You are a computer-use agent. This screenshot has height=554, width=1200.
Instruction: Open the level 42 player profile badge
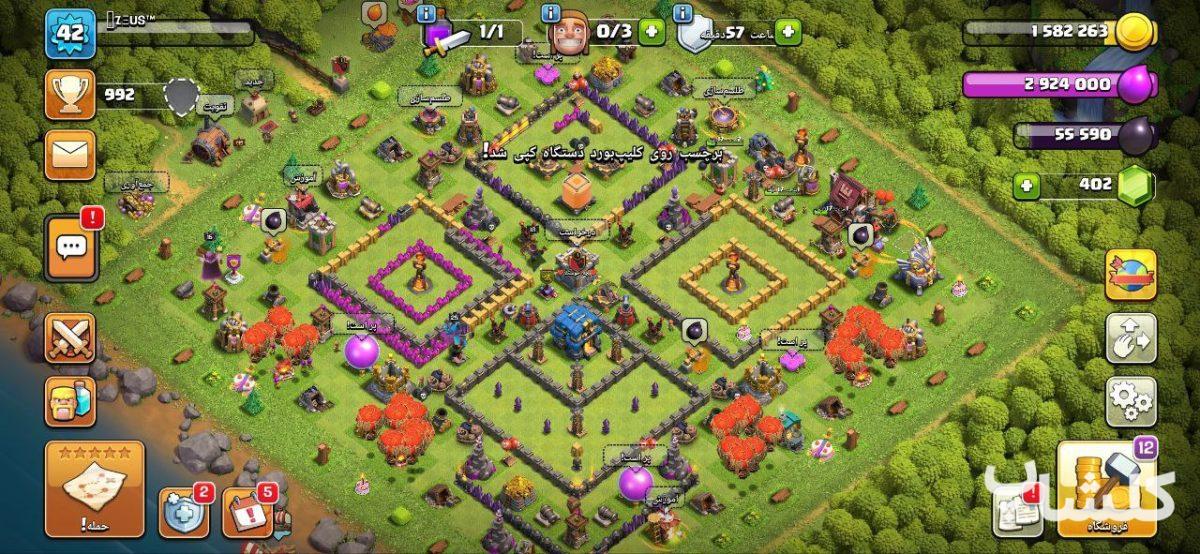[69, 33]
